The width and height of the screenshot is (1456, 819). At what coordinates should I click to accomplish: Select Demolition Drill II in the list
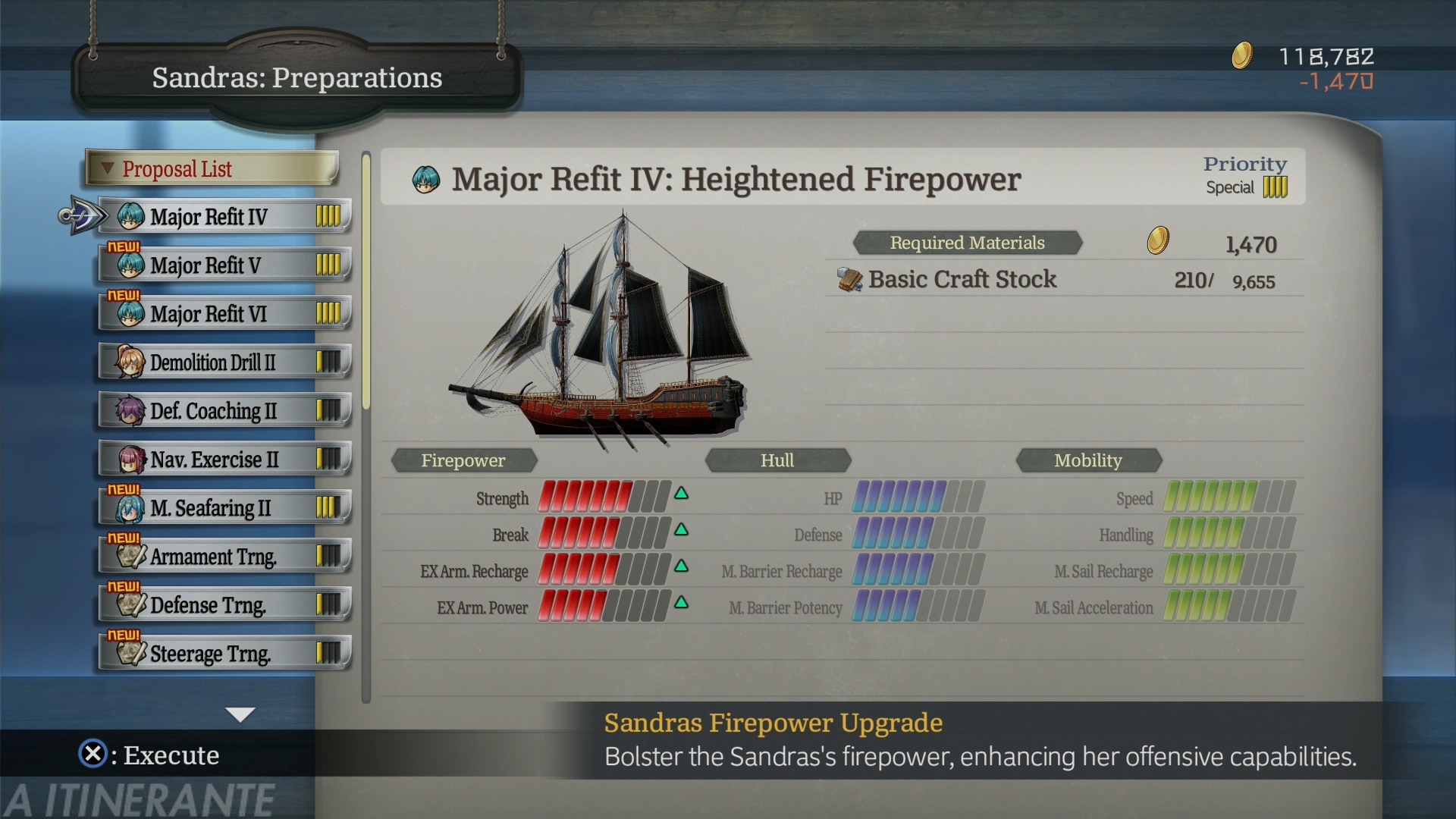pyautogui.click(x=224, y=362)
